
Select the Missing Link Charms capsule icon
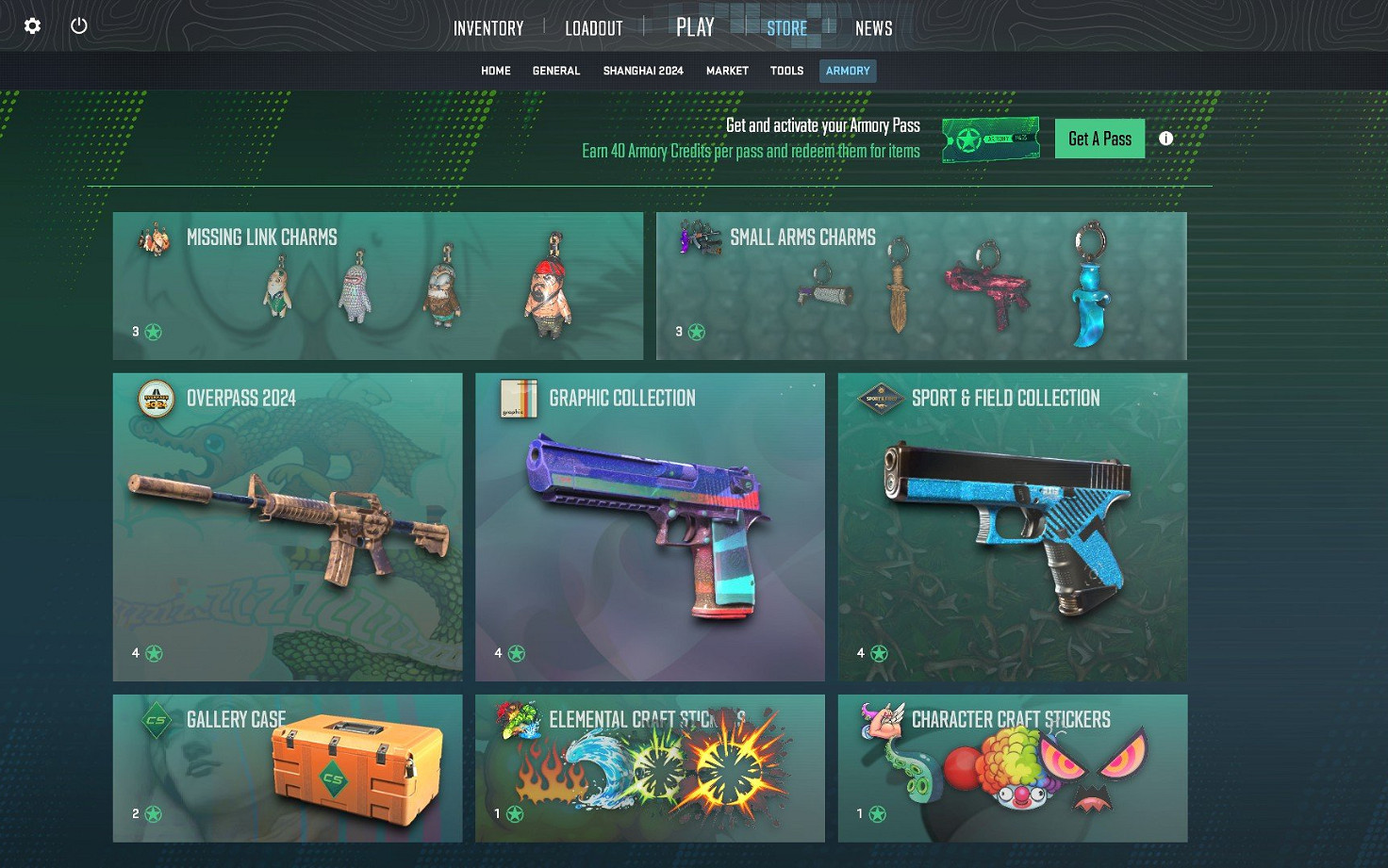154,238
